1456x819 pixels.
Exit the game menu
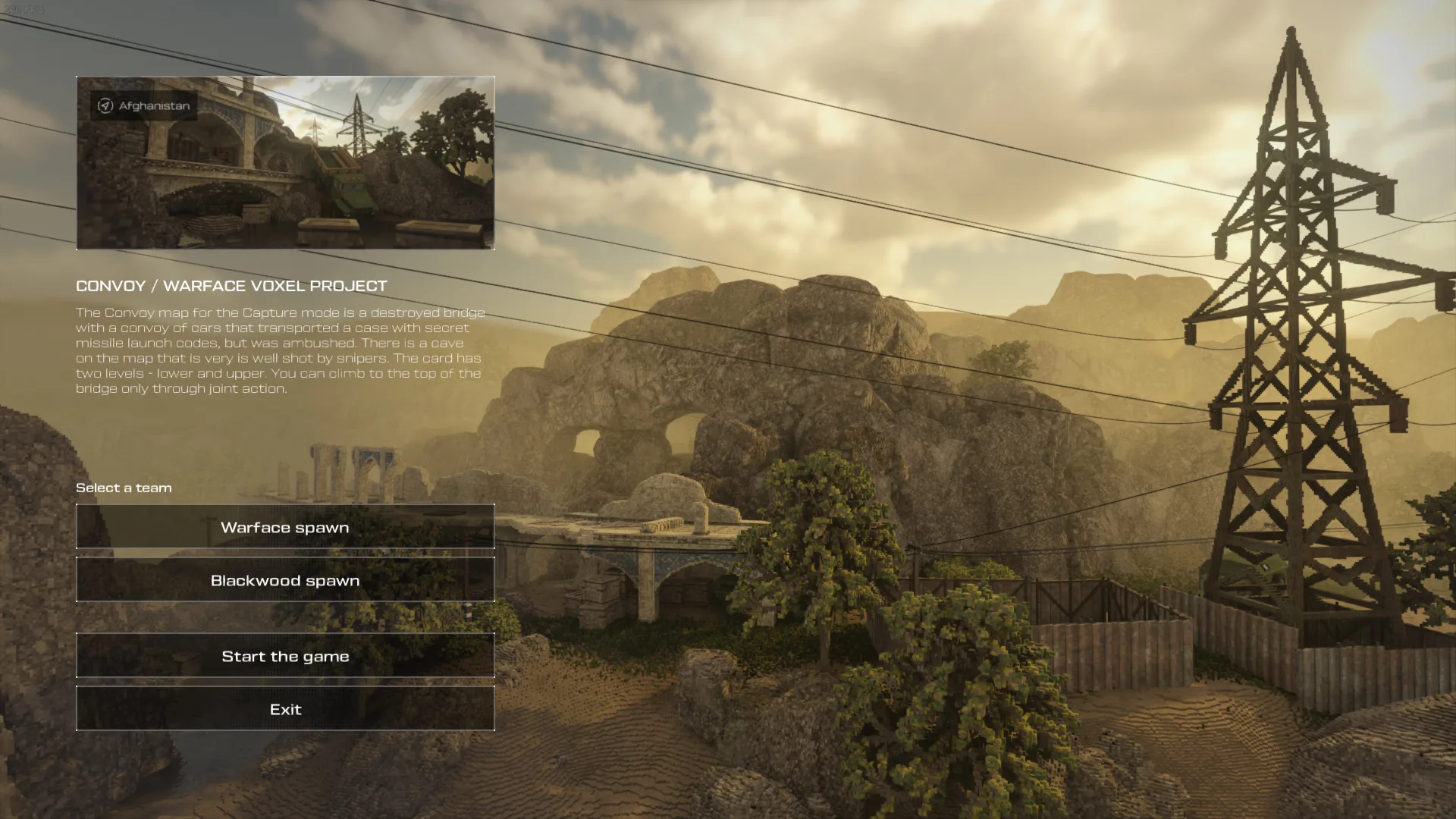(285, 709)
